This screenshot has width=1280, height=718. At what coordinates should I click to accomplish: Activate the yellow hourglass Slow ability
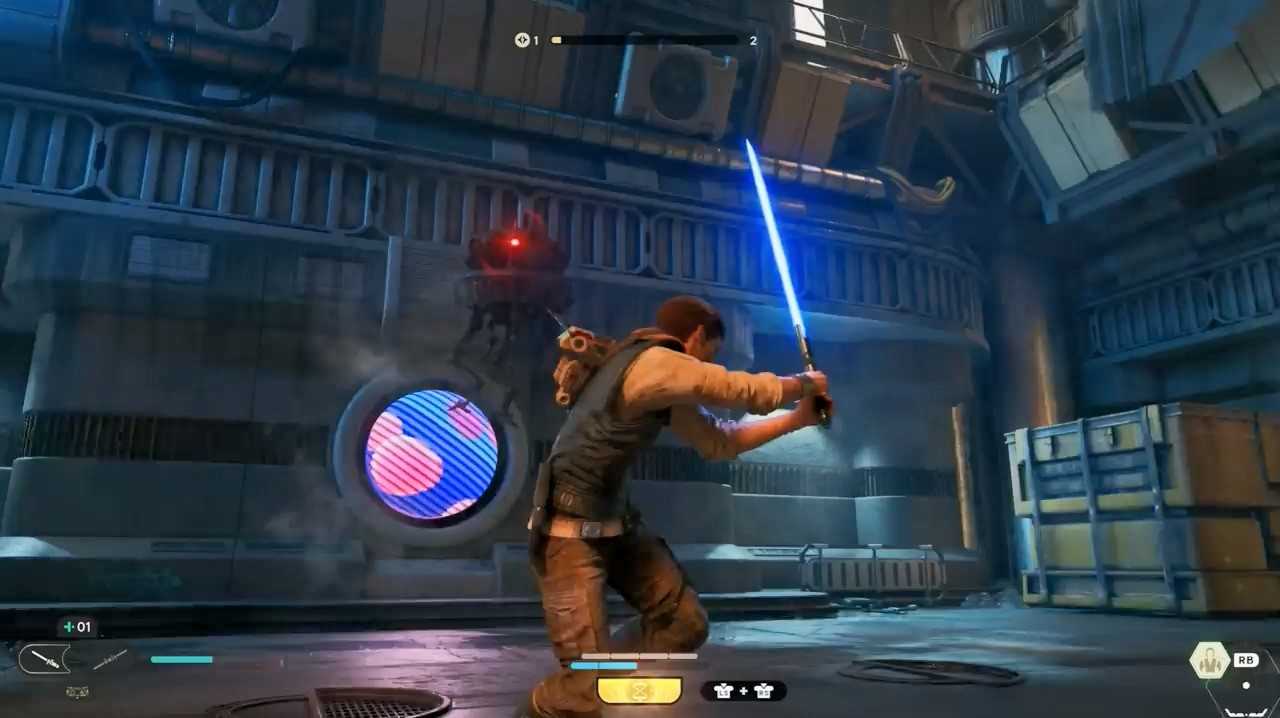639,690
